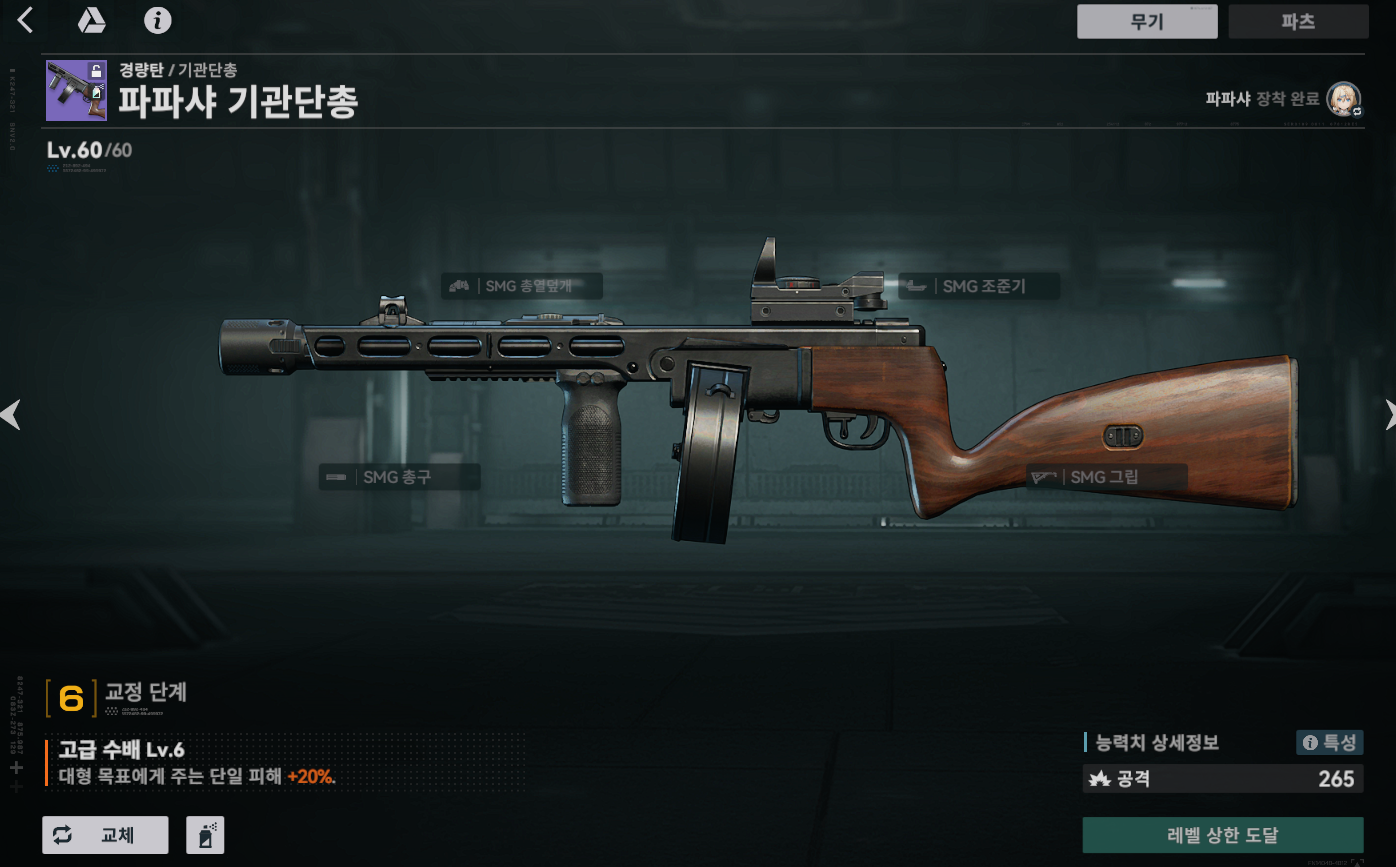Select the SMG 총구 attachment slot

pyautogui.click(x=399, y=477)
